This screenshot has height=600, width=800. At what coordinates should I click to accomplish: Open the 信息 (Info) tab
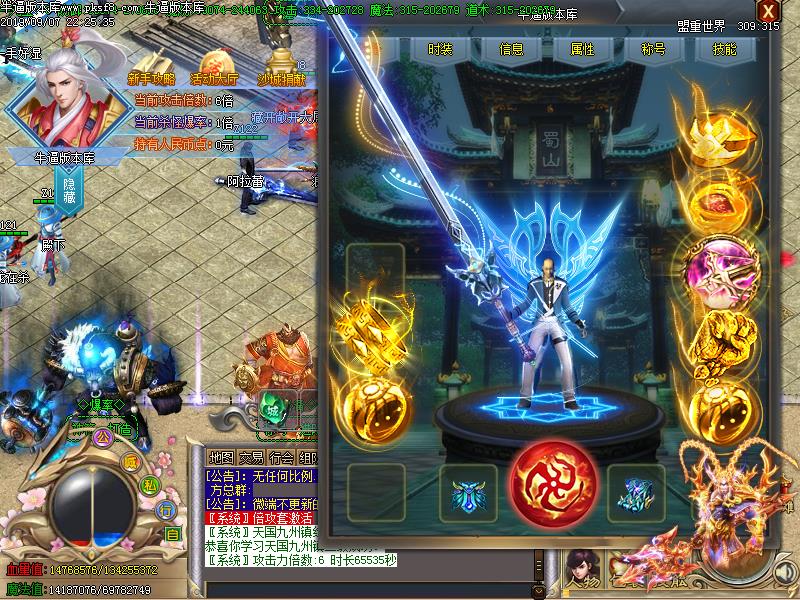coord(511,49)
